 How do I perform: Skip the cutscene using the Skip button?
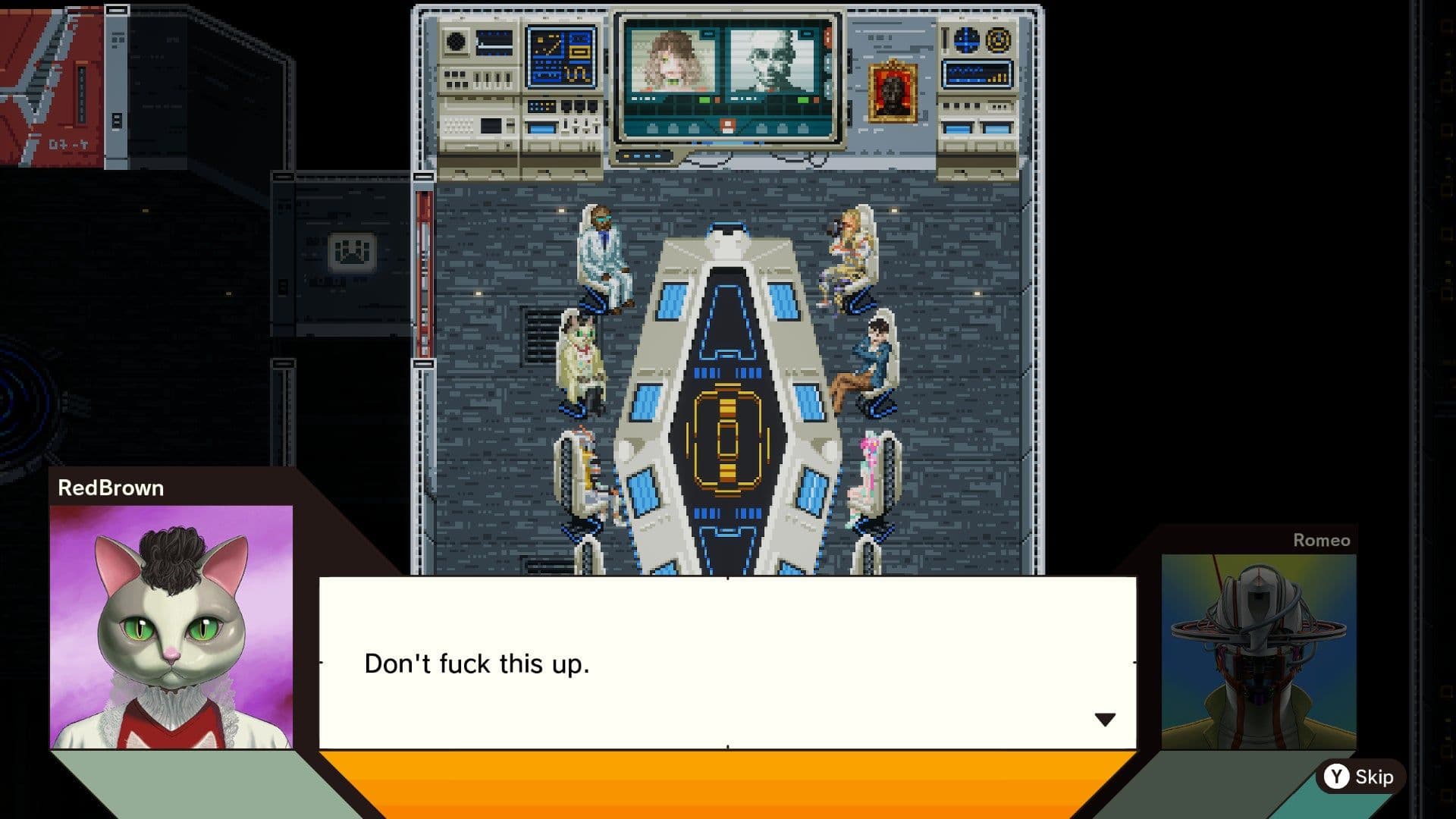pyautogui.click(x=1360, y=777)
